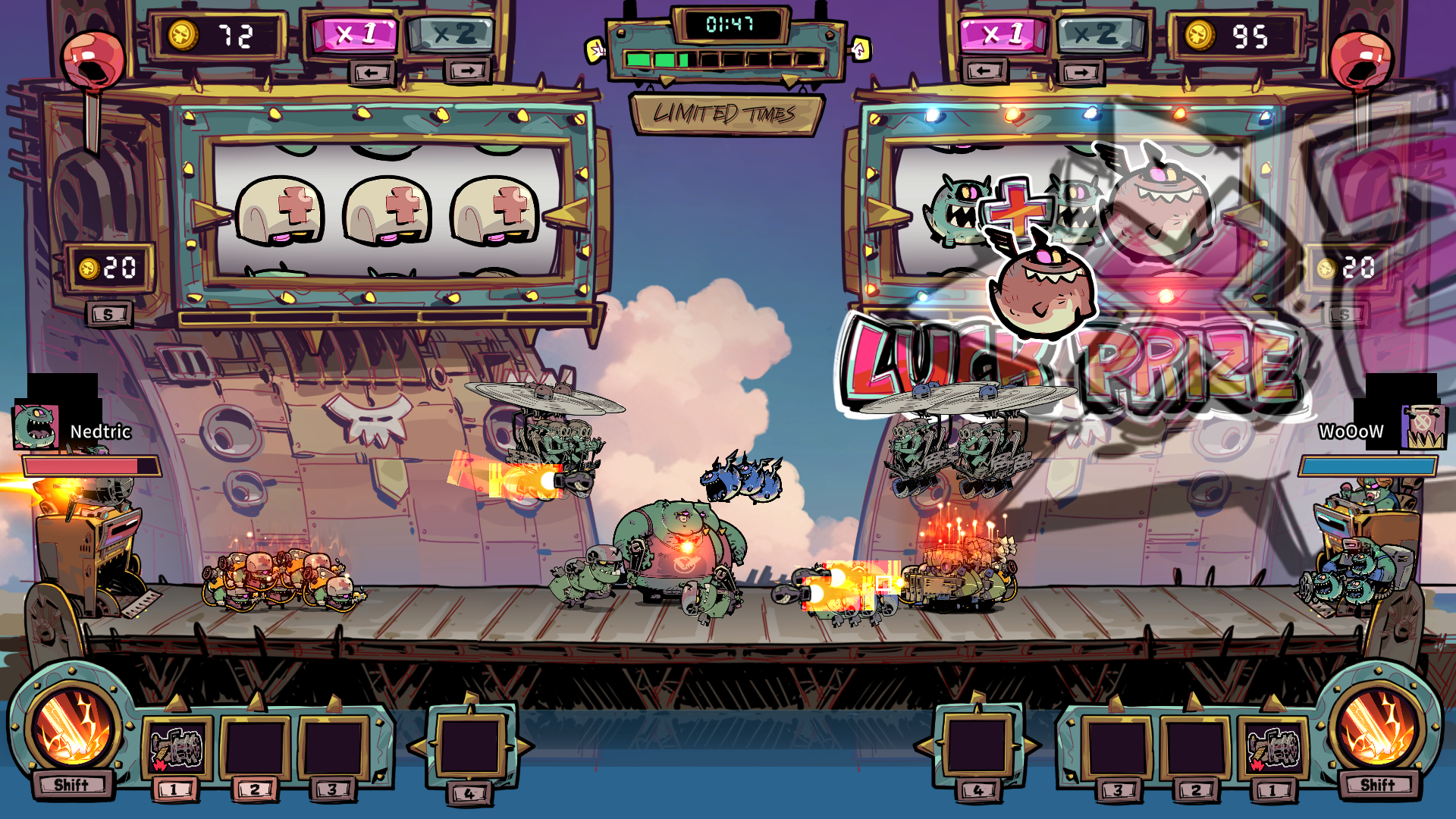The height and width of the screenshot is (819, 1456).
Task: Switch WoOoW's bet to x2 multiplier
Action: pyautogui.click(x=1099, y=34)
